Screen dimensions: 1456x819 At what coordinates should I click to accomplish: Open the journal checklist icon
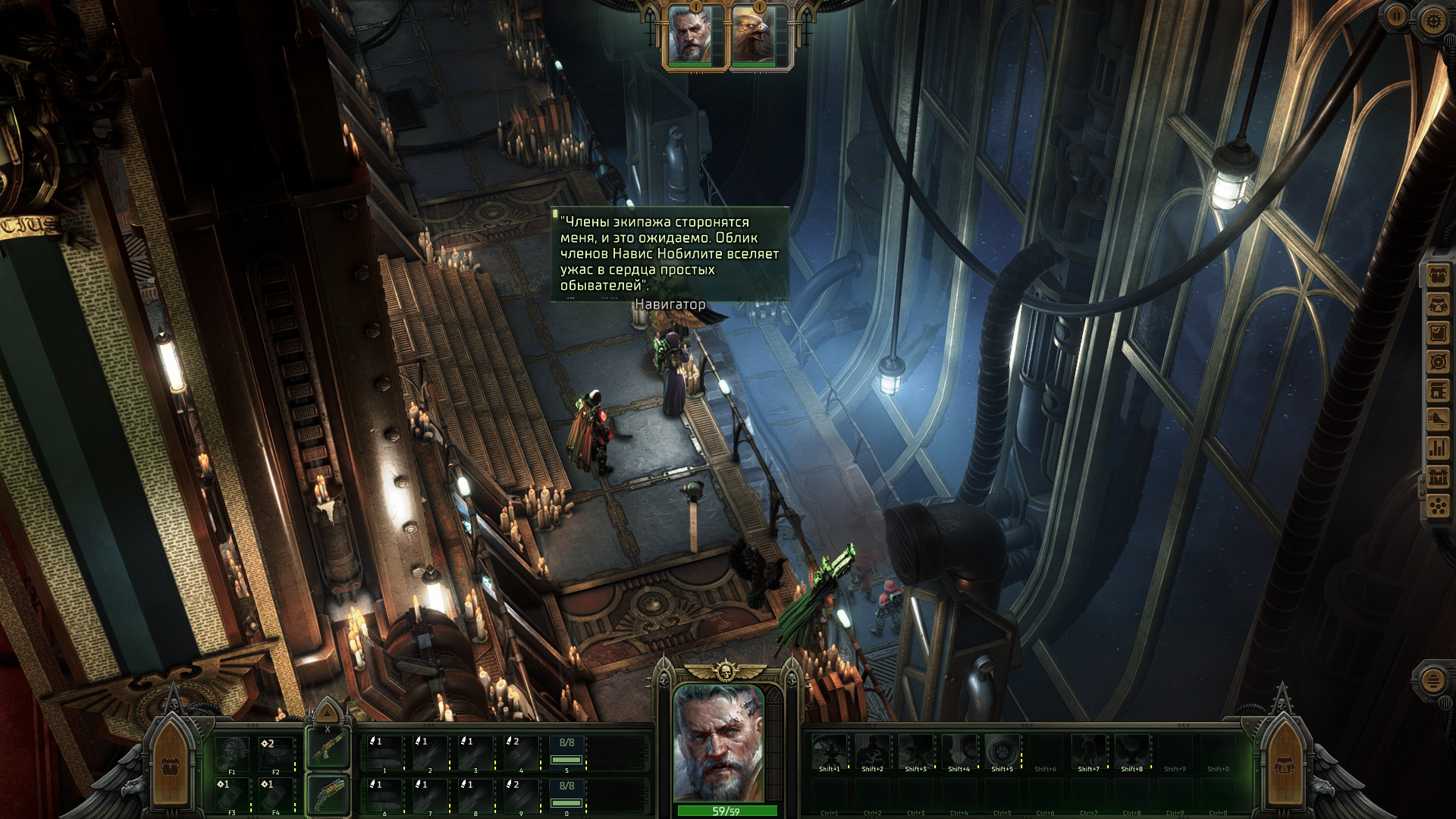1439,333
